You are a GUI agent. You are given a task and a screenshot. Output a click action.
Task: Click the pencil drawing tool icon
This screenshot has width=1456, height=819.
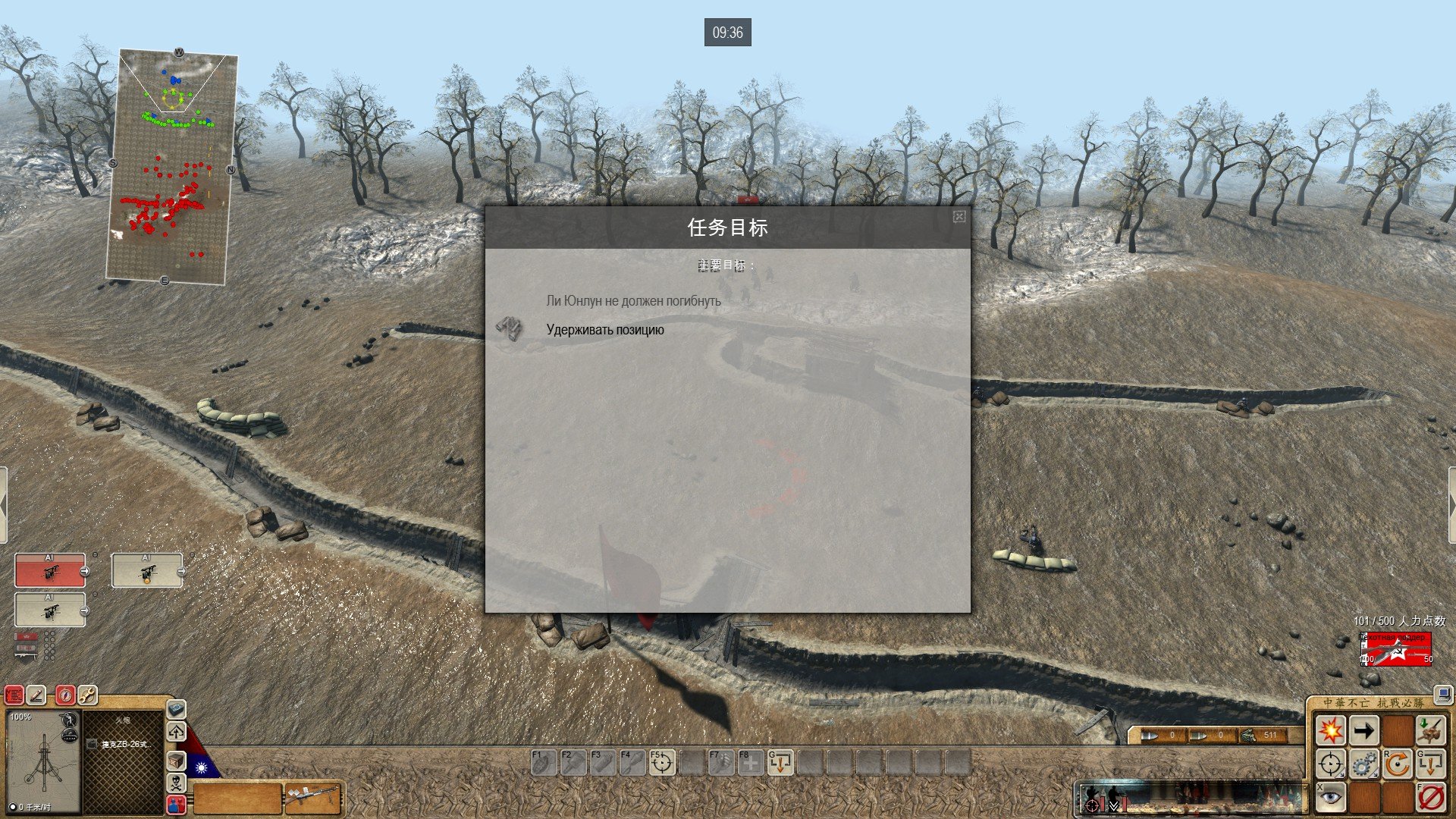pos(36,695)
